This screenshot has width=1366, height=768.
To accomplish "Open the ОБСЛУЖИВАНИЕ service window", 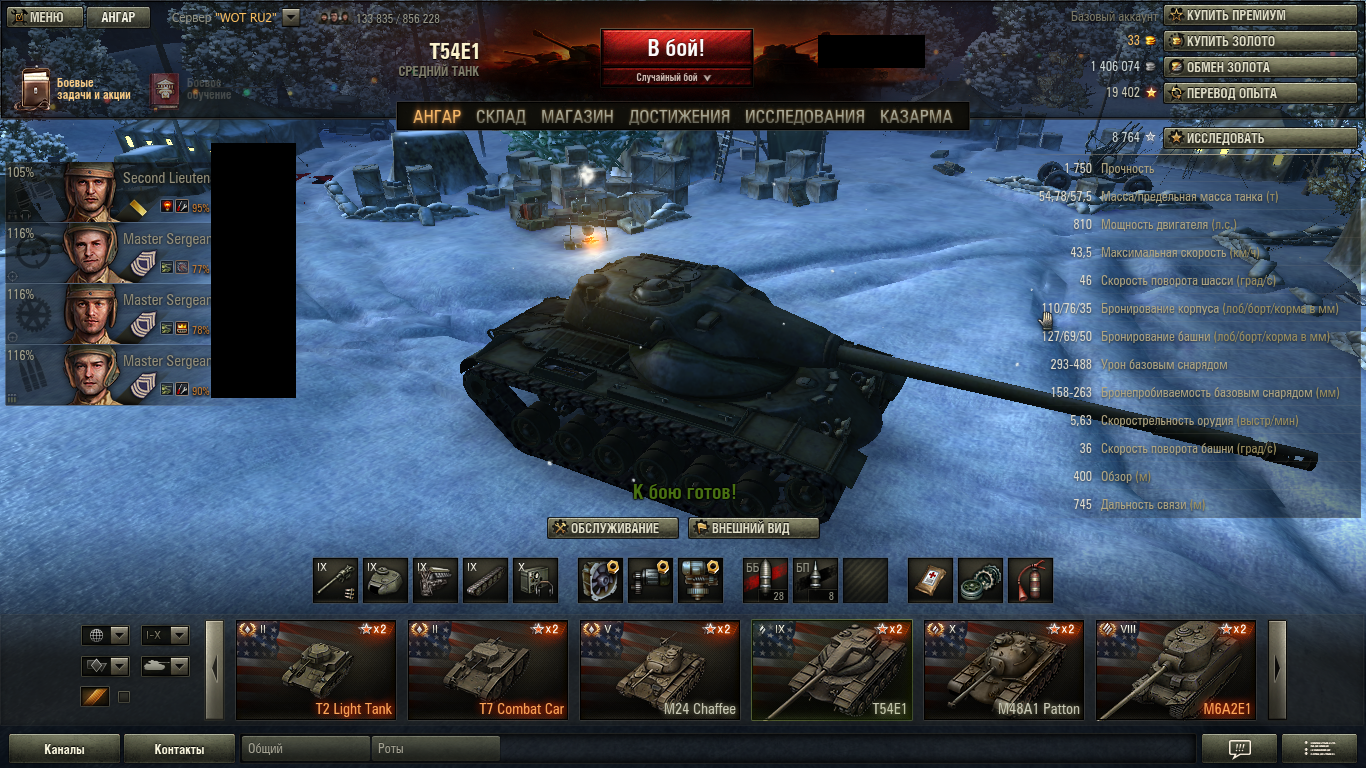I will [x=613, y=528].
